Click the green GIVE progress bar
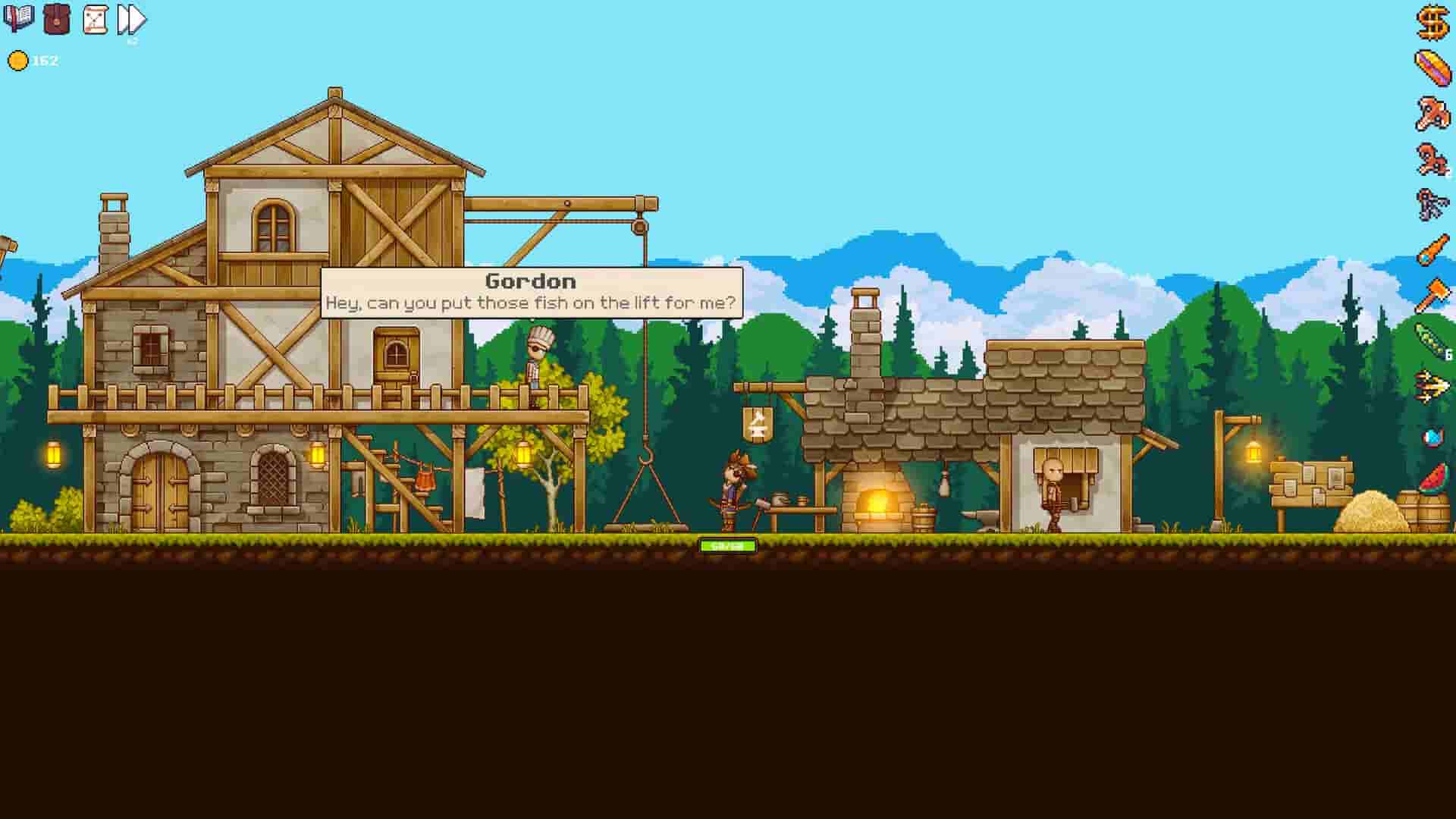This screenshot has width=1456, height=819. tap(729, 544)
